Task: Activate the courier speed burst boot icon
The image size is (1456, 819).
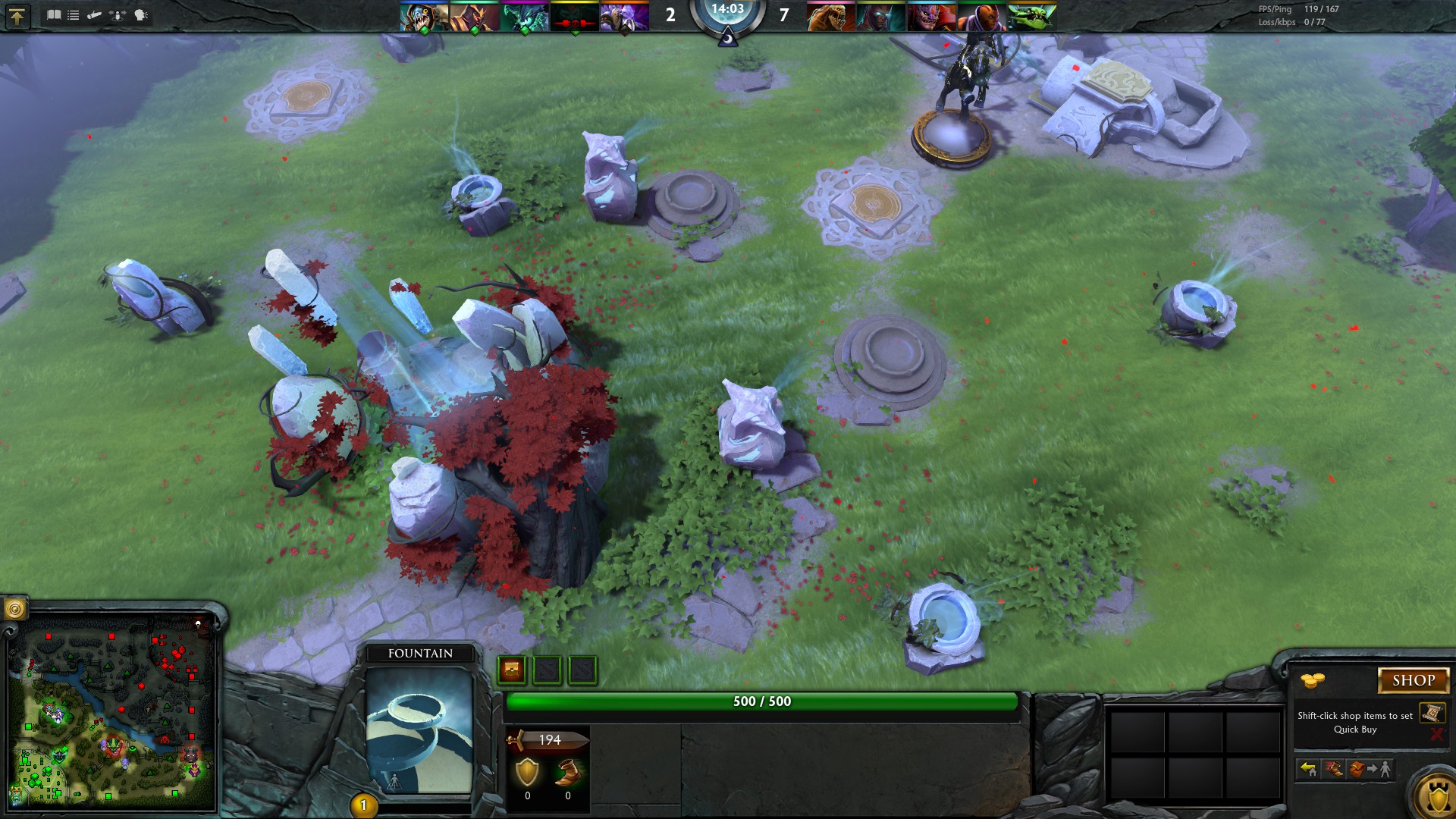Action: click(1332, 770)
